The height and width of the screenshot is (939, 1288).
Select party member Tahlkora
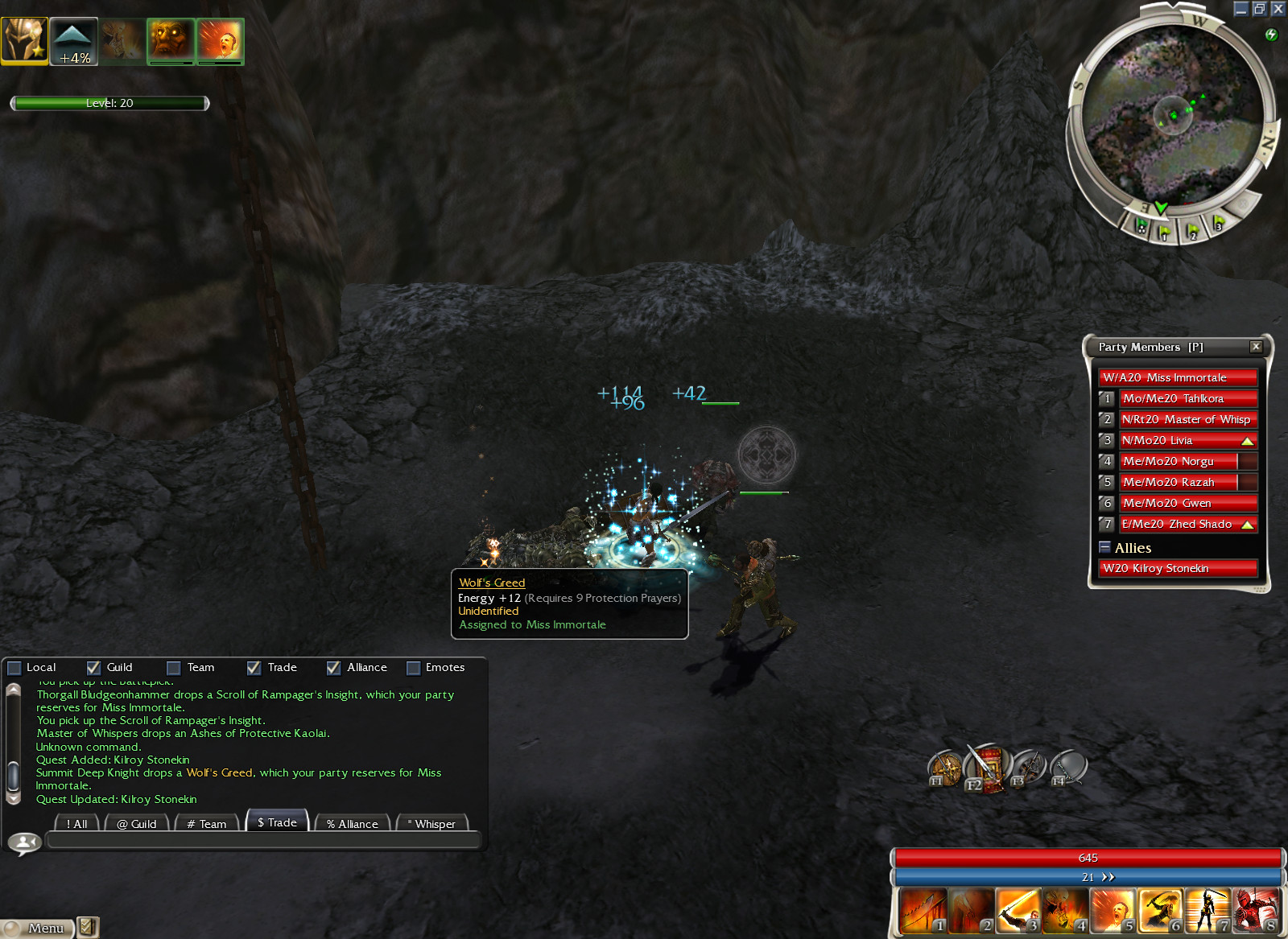tap(1187, 398)
